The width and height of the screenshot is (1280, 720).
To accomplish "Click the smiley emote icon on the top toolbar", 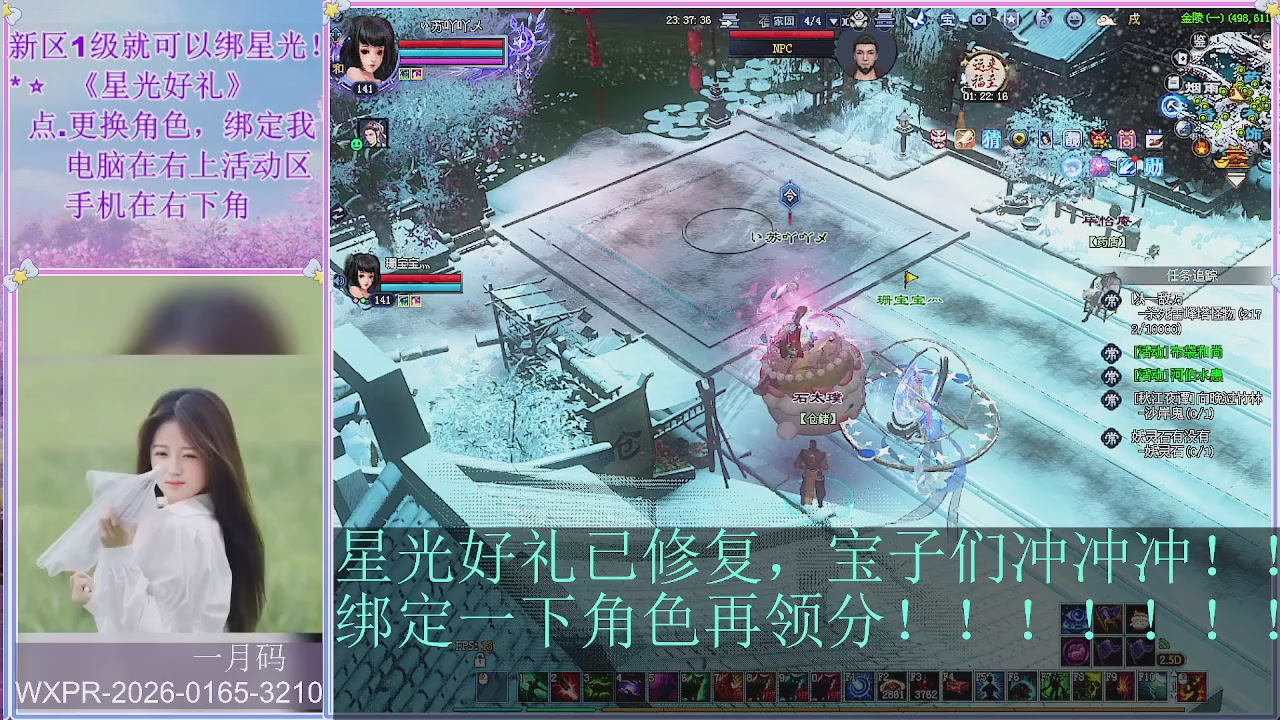I will pos(1073,19).
